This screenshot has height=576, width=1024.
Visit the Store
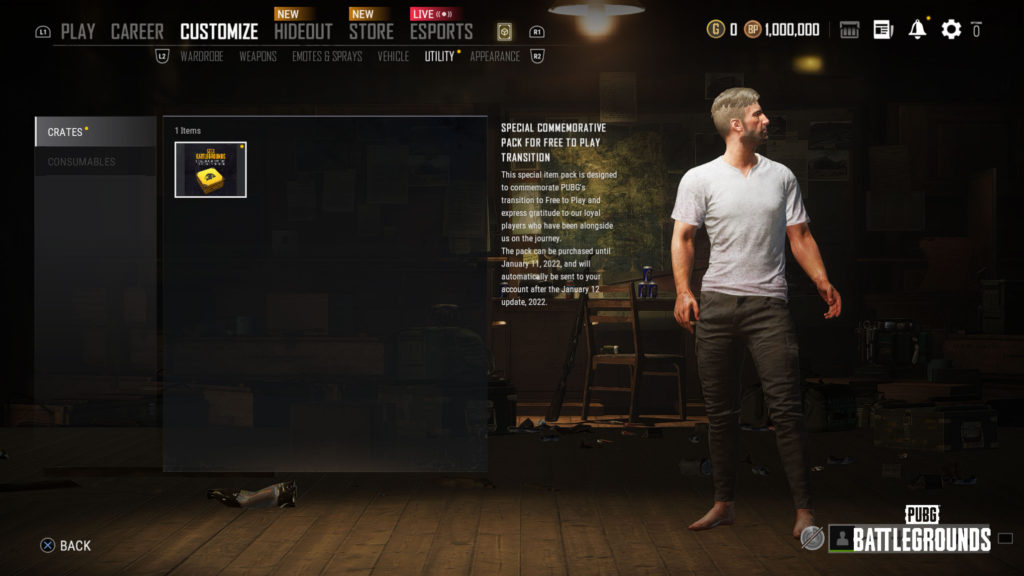tap(371, 31)
